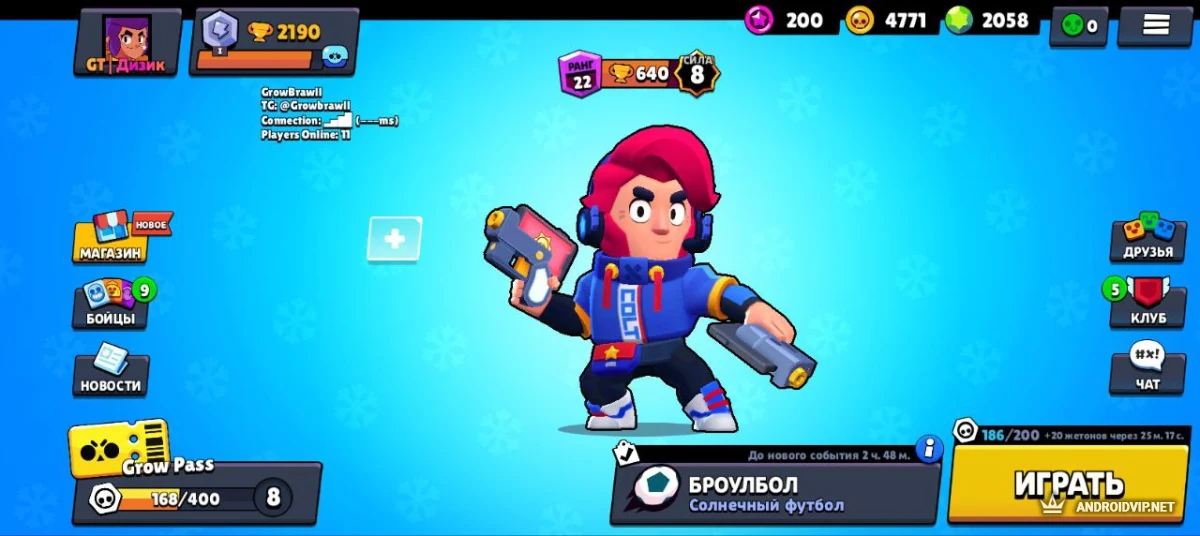Screen dimensions: 1200x536
Task: Open the green skull counter button
Action: pyautogui.click(x=1078, y=27)
